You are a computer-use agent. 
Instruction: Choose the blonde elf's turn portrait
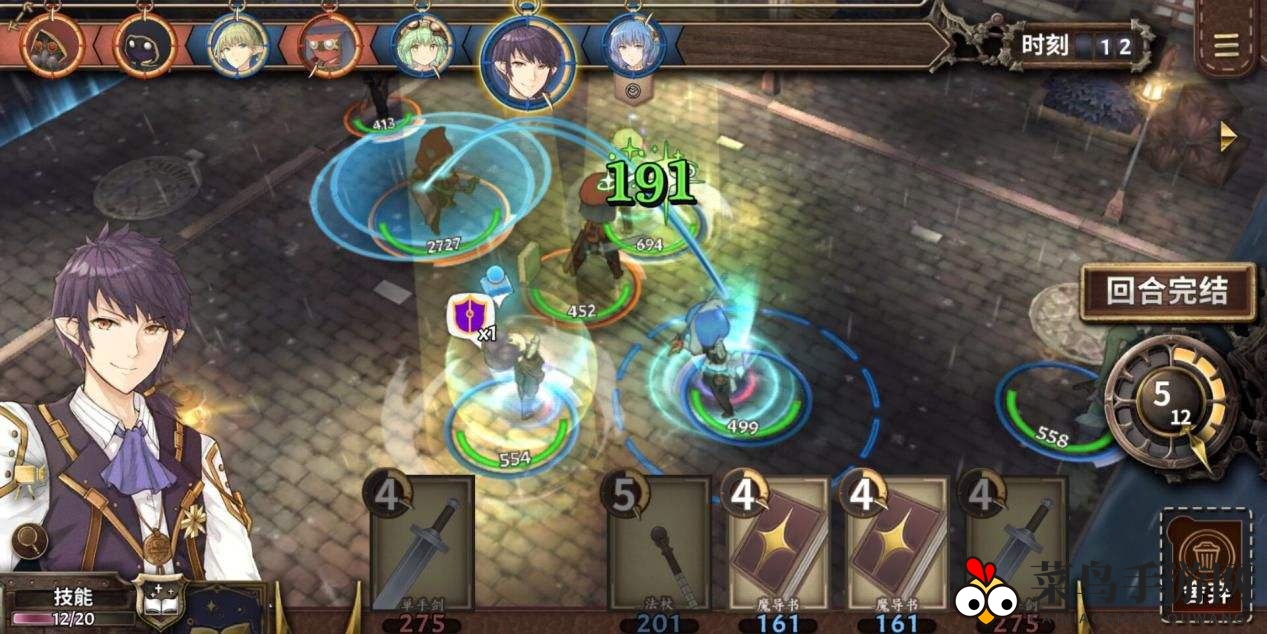(x=238, y=44)
